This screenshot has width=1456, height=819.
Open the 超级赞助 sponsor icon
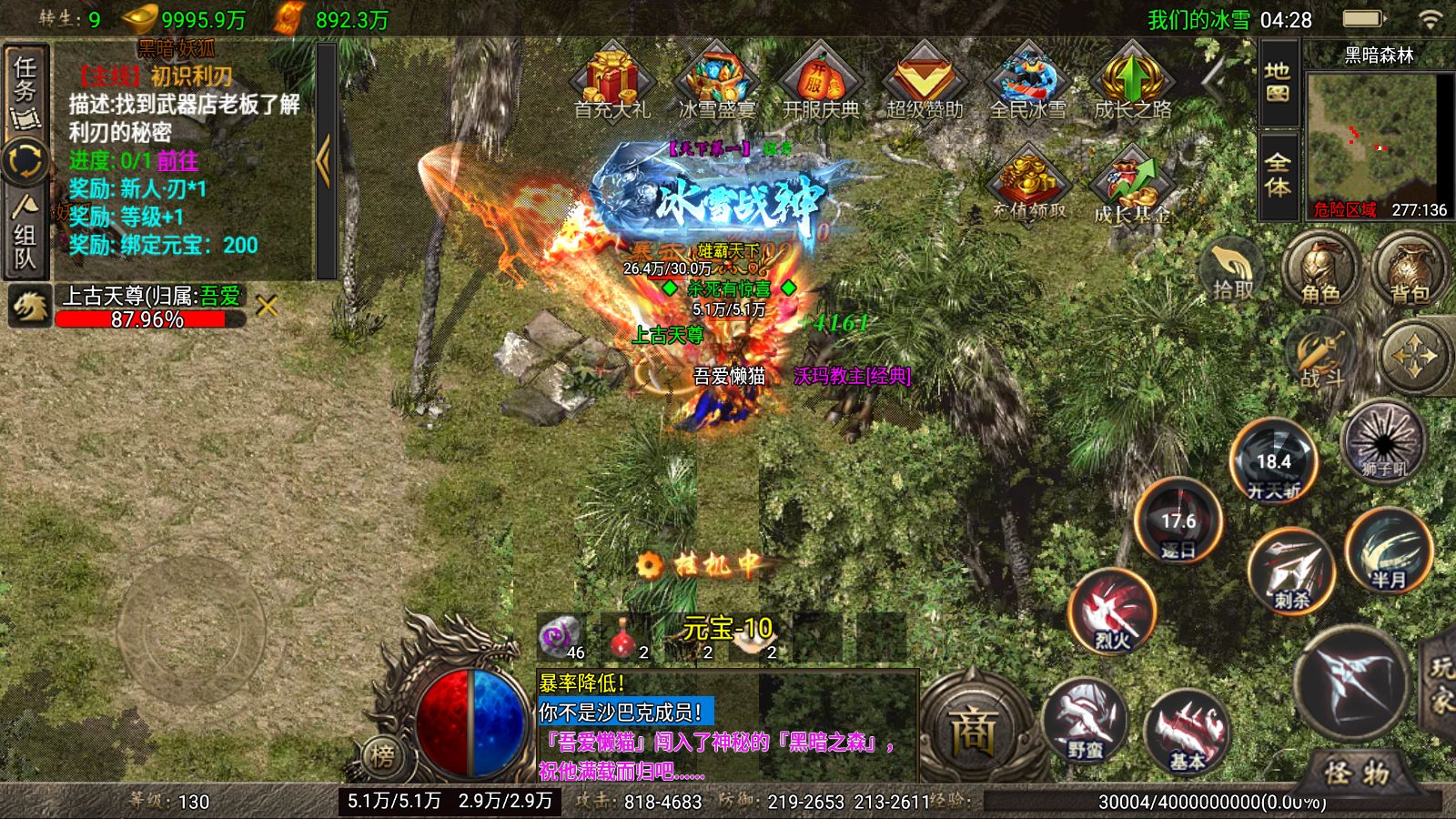pyautogui.click(x=925, y=84)
